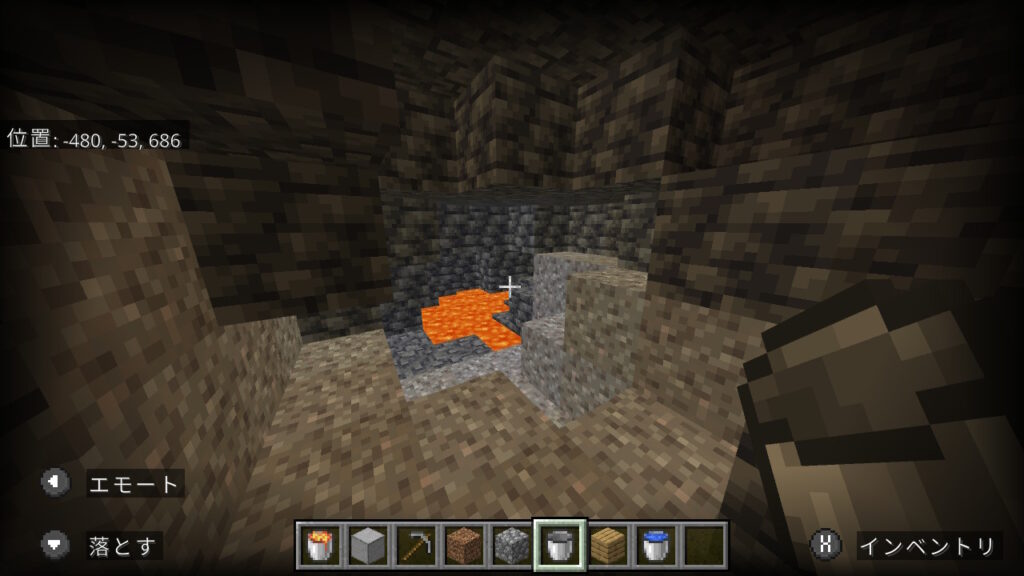The height and width of the screenshot is (576, 1024).
Task: Select the water bucket slot
Action: click(655, 545)
